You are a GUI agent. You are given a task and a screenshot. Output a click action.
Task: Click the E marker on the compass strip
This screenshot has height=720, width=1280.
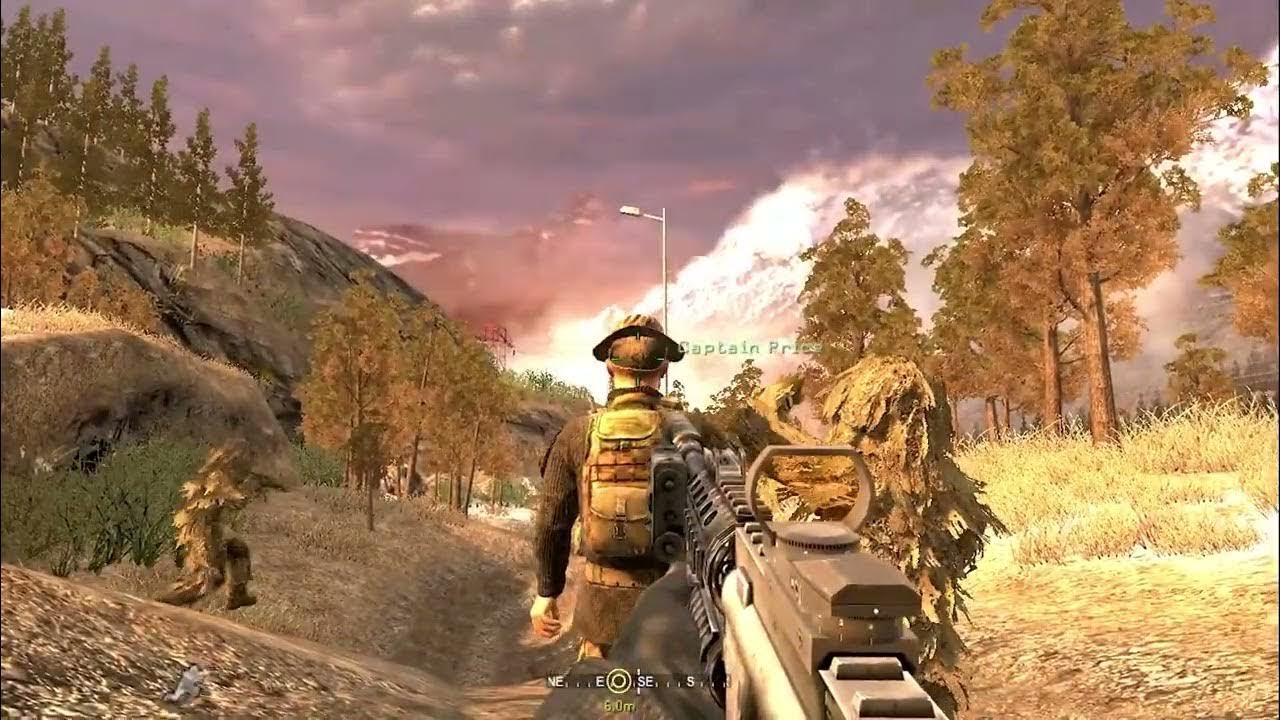click(x=602, y=681)
